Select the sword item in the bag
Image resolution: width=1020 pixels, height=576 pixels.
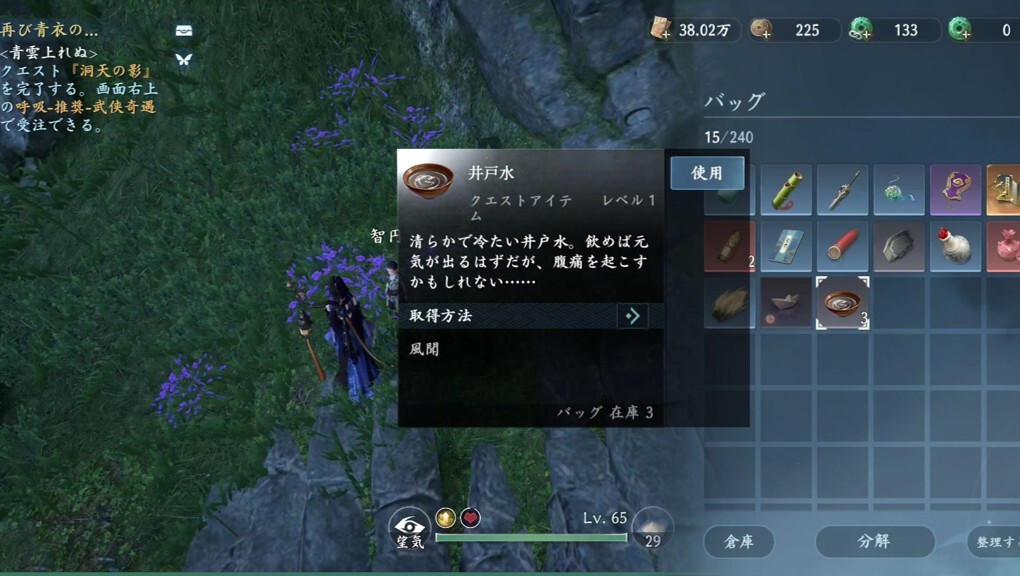coord(842,190)
